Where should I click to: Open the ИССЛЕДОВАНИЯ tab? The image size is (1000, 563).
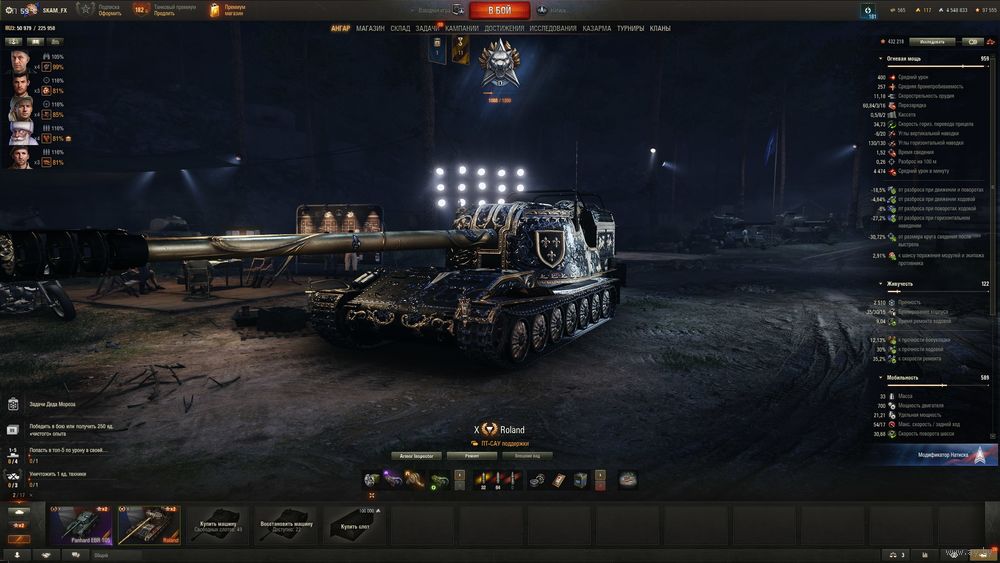553,29
